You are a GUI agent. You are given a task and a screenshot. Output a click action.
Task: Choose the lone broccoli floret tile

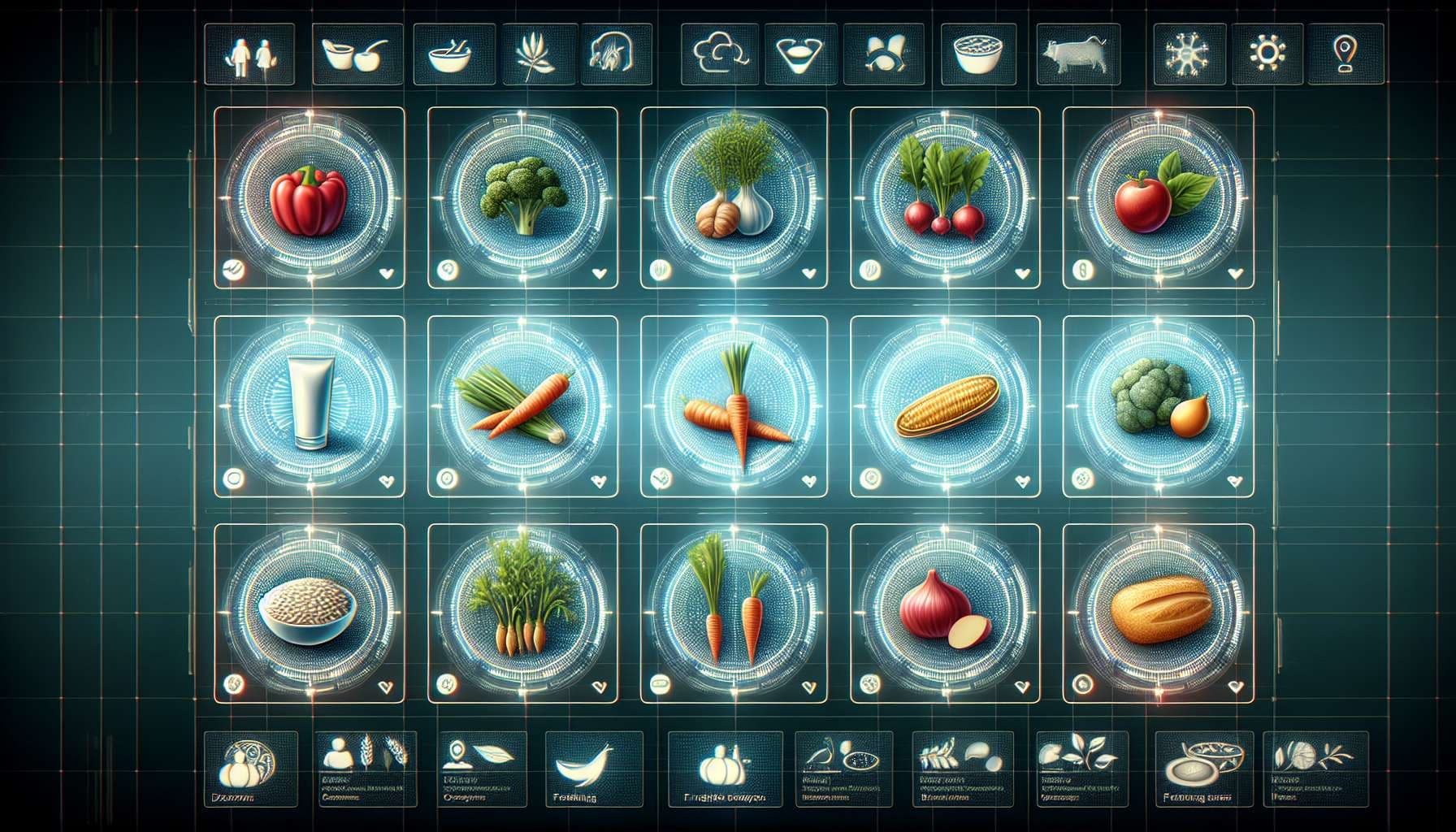pyautogui.click(x=522, y=197)
